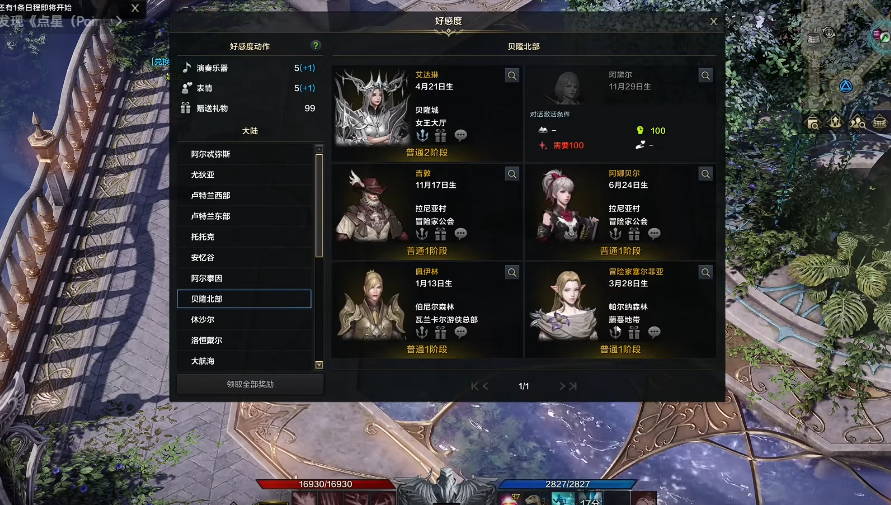
Task: Open the speech bubble on 圆伊林's card
Action: pos(461,332)
